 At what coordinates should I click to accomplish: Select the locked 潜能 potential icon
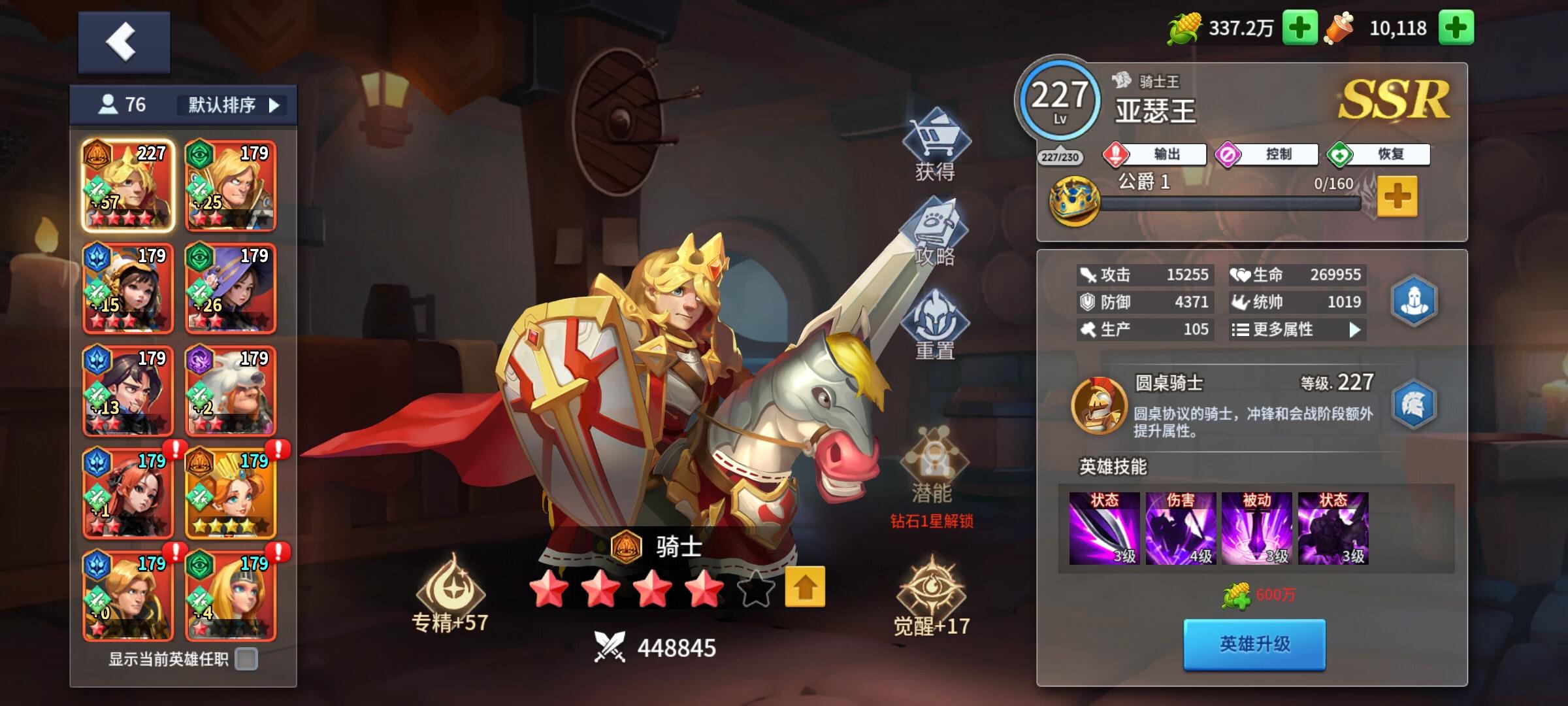(933, 458)
